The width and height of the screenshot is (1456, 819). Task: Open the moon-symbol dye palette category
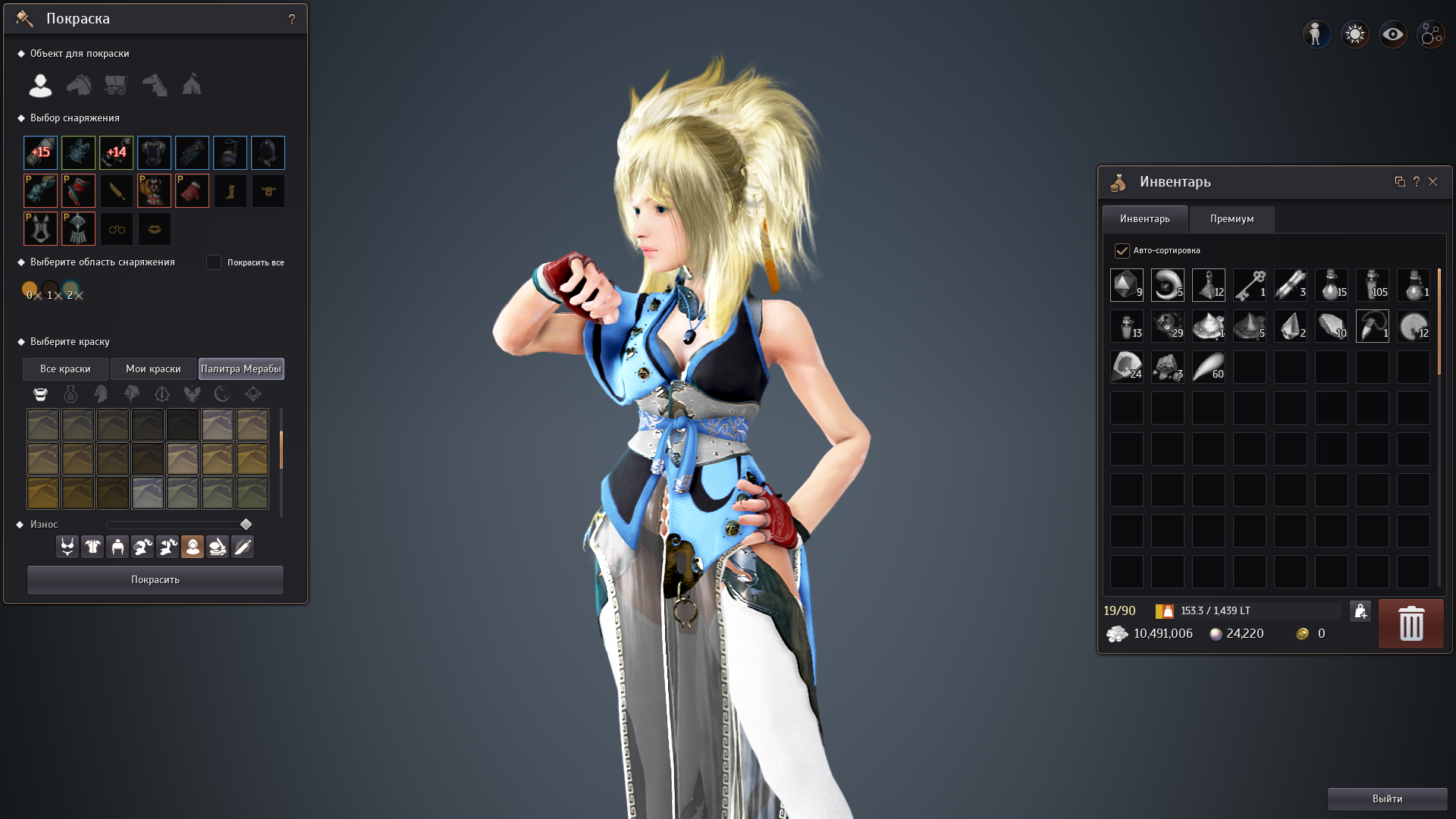[223, 394]
